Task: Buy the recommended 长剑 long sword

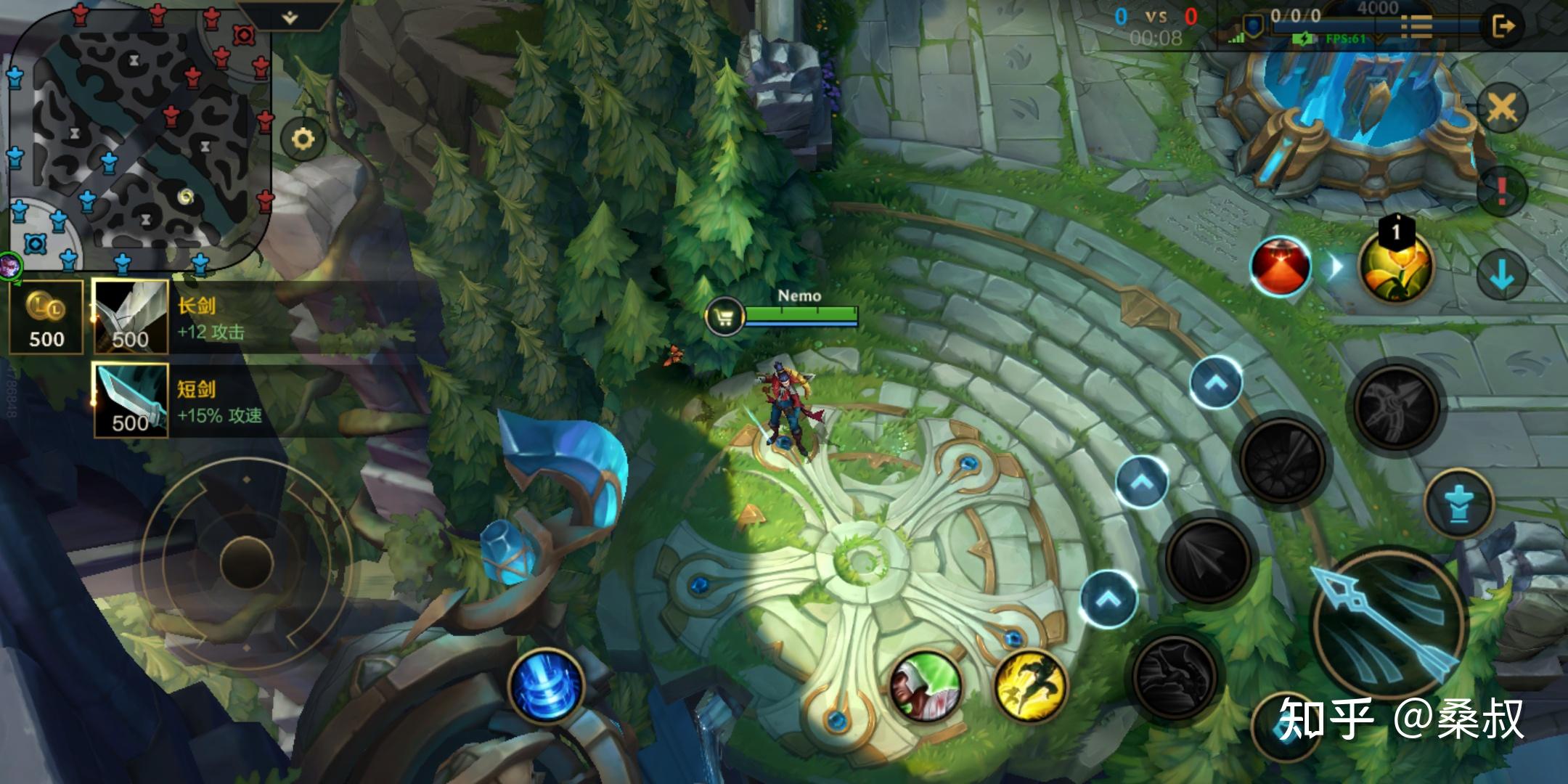Action: 131,318
